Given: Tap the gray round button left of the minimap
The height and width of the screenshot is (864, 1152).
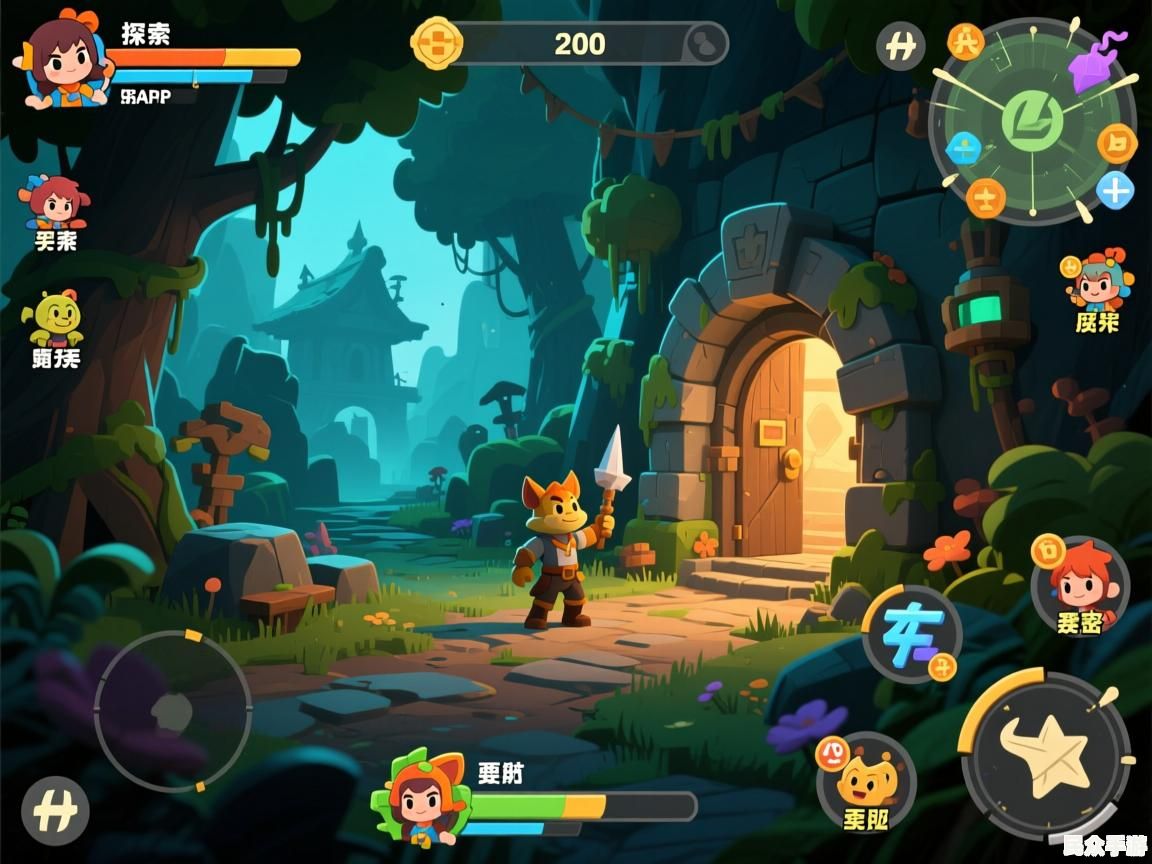Looking at the screenshot, I should coord(900,46).
